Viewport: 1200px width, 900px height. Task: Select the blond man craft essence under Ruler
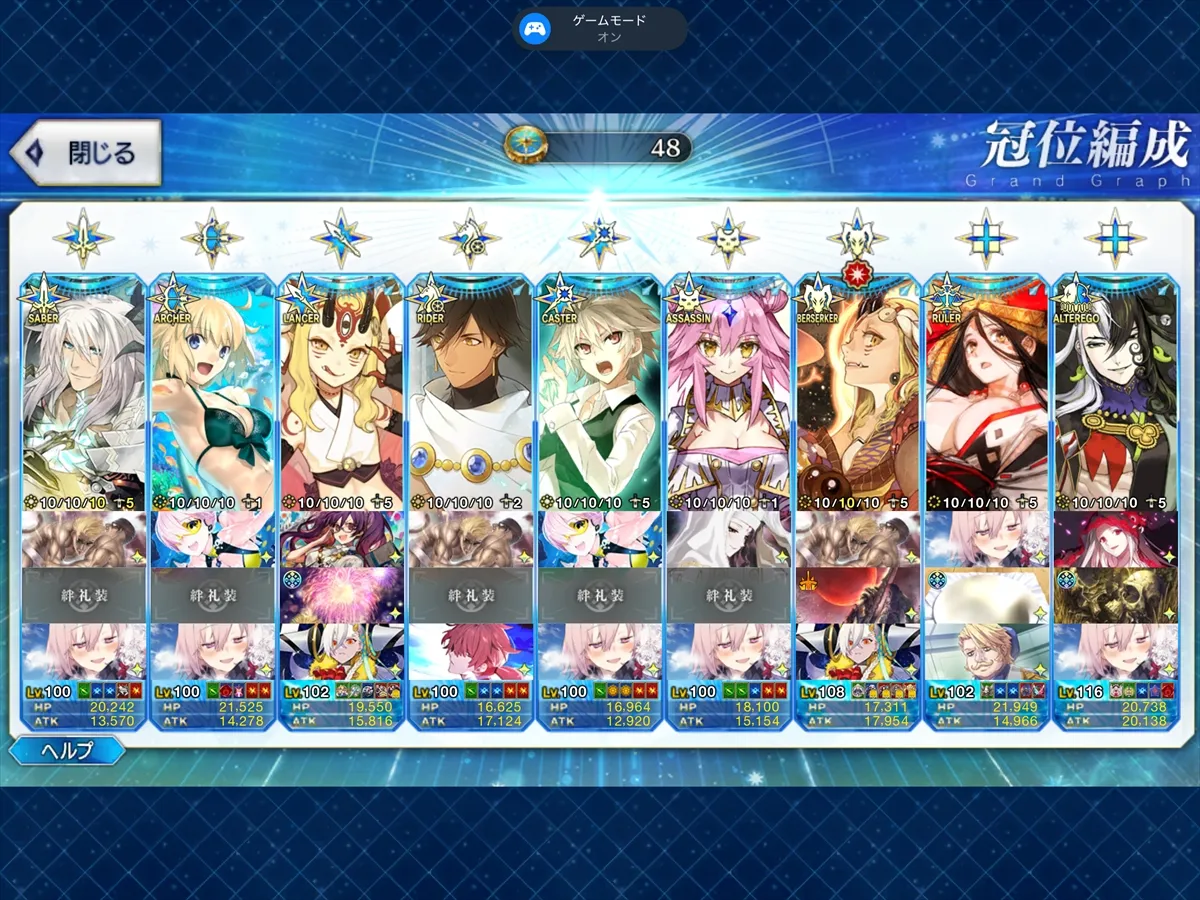pyautogui.click(x=986, y=651)
